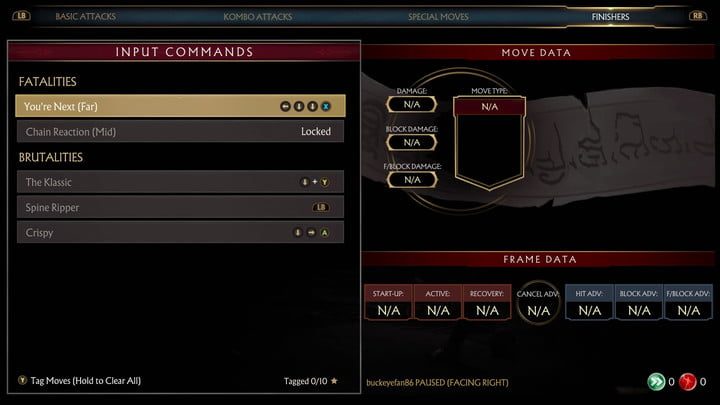This screenshot has height=405, width=720.
Task: Show the Special Moves tab
Action: [438, 17]
